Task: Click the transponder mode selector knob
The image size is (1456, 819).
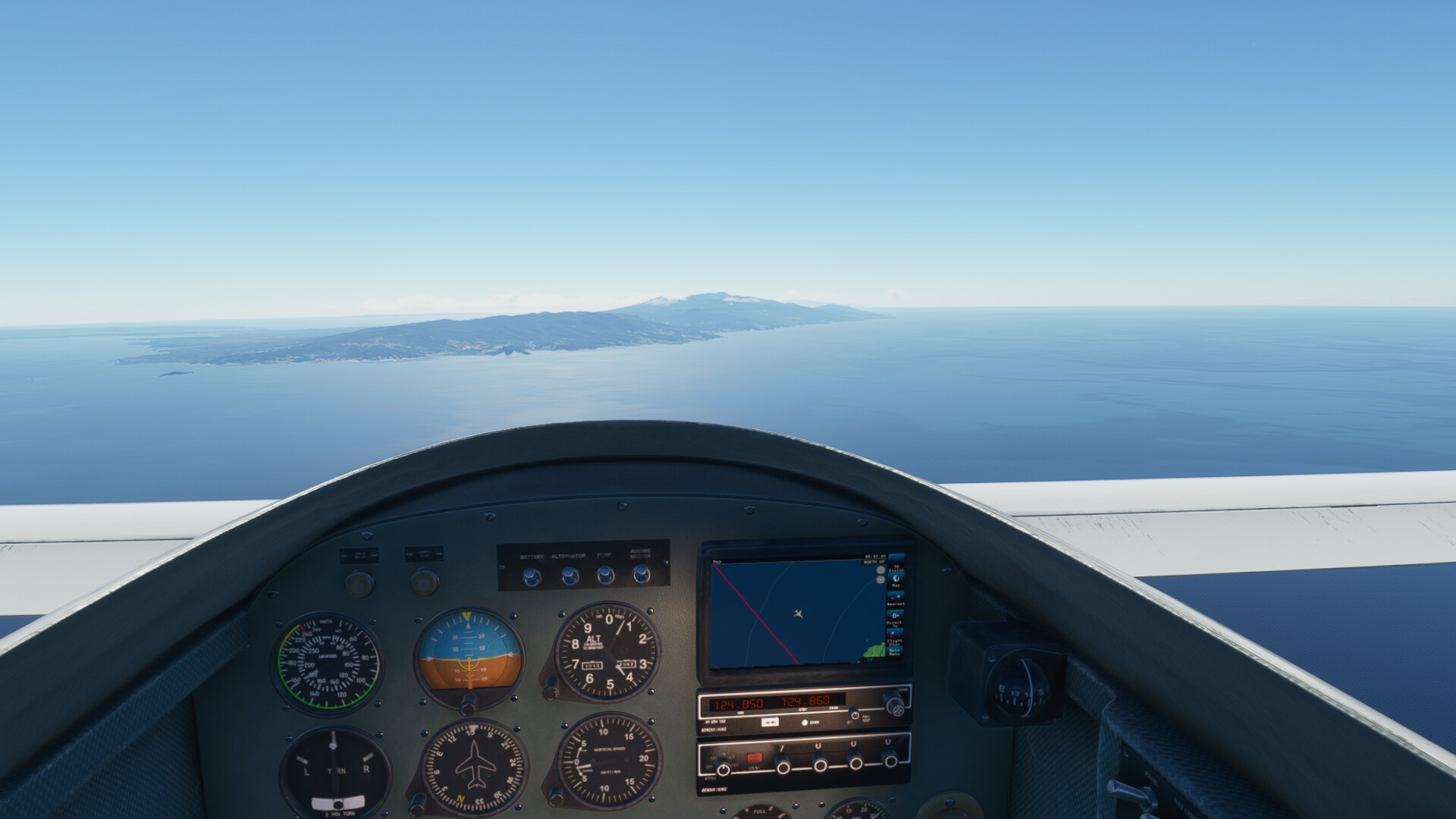Action: 723,768
